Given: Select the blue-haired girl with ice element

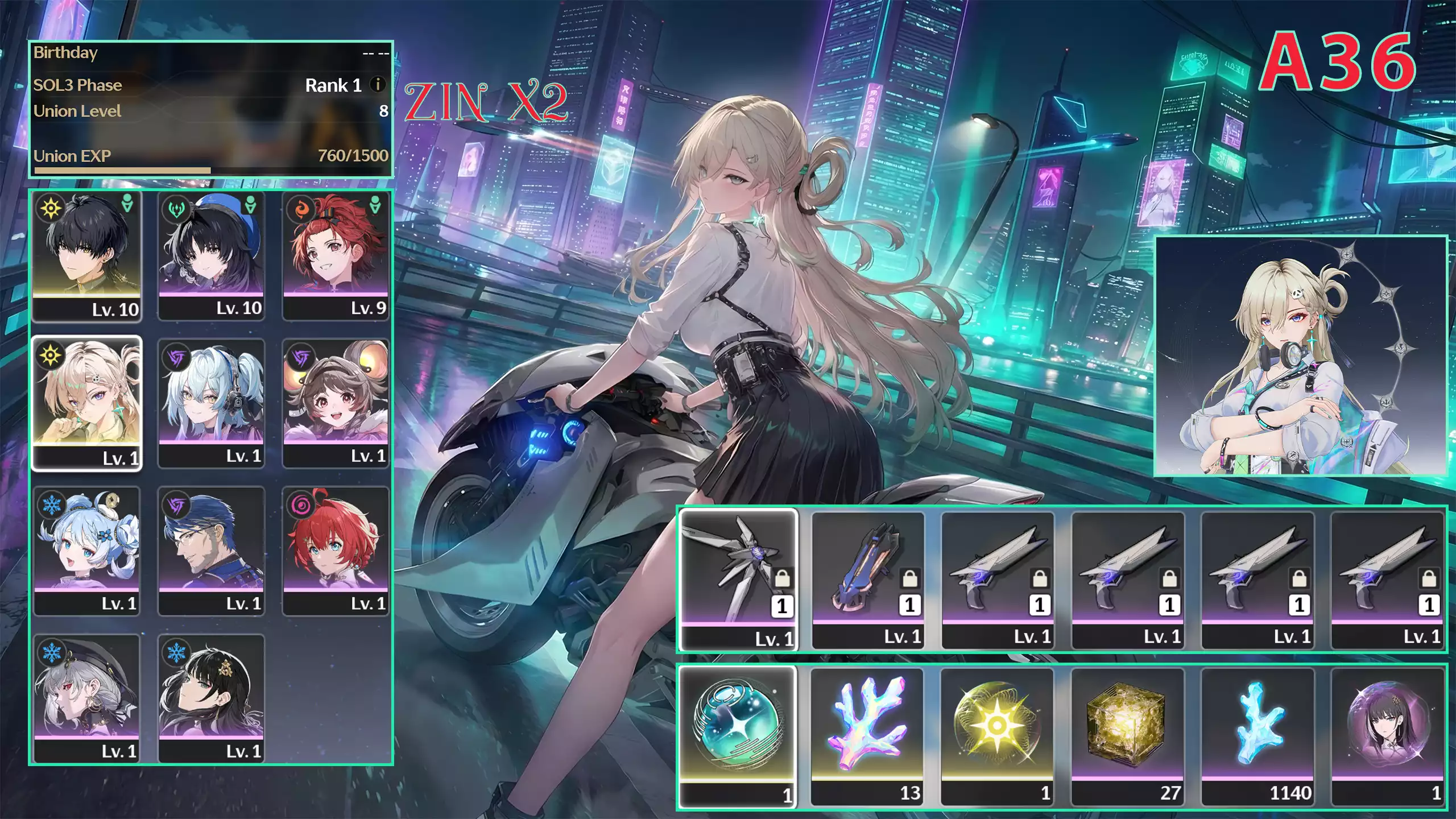Looking at the screenshot, I should tap(86, 551).
